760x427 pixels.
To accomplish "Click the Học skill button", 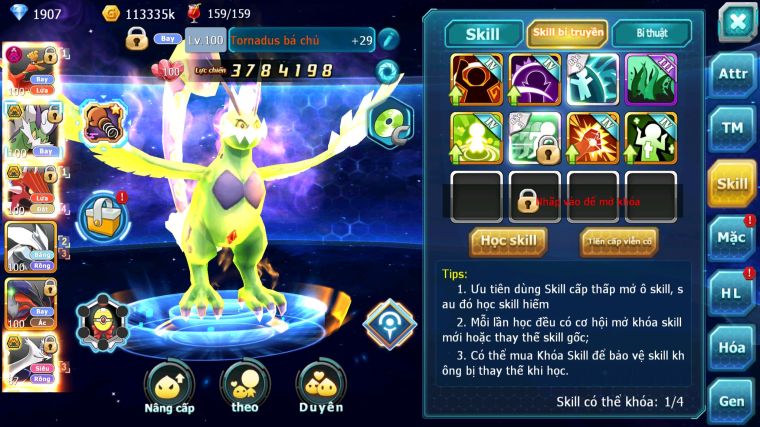I will 508,241.
